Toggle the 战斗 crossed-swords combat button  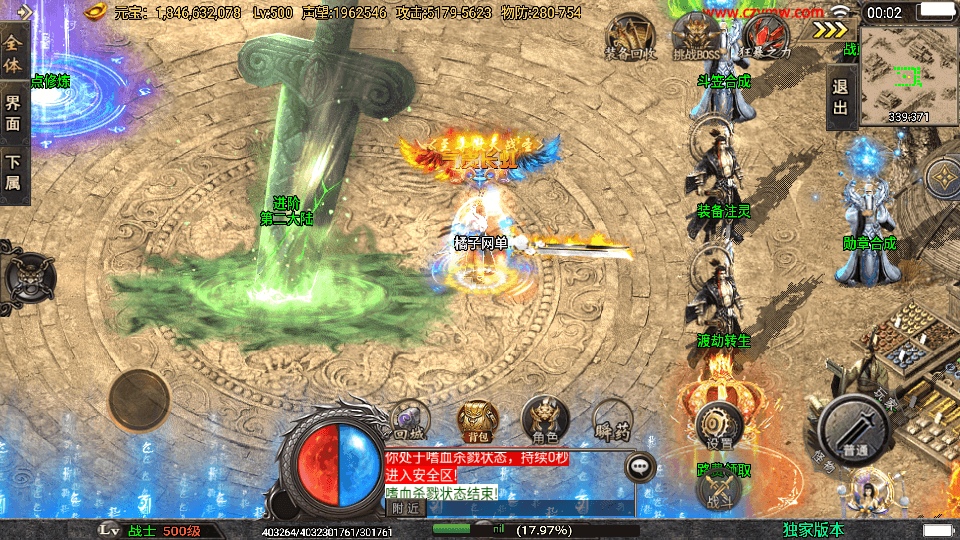[x=719, y=489]
